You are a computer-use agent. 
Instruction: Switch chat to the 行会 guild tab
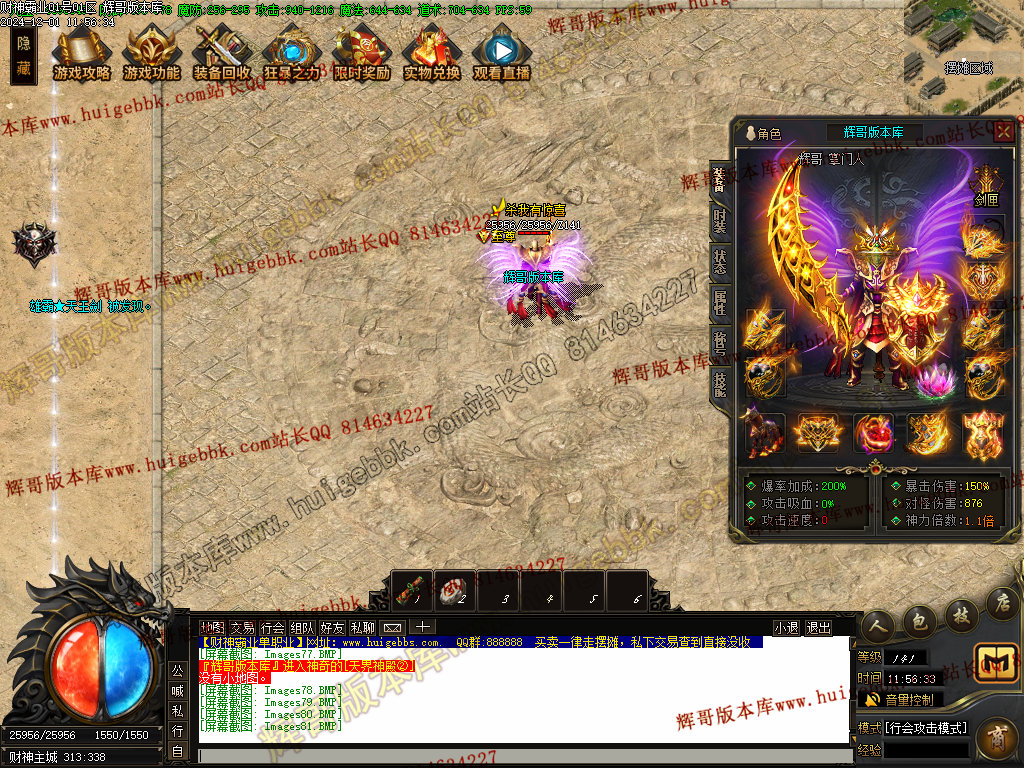pyautogui.click(x=272, y=628)
